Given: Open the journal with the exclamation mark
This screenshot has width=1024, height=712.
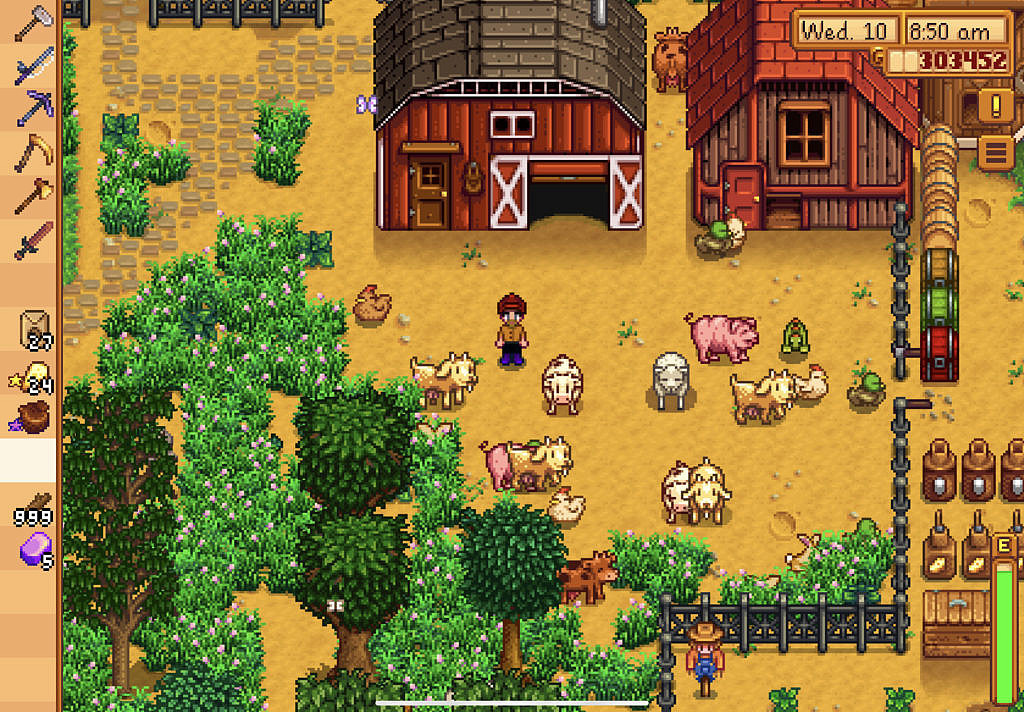Looking at the screenshot, I should pyautogui.click(x=995, y=104).
